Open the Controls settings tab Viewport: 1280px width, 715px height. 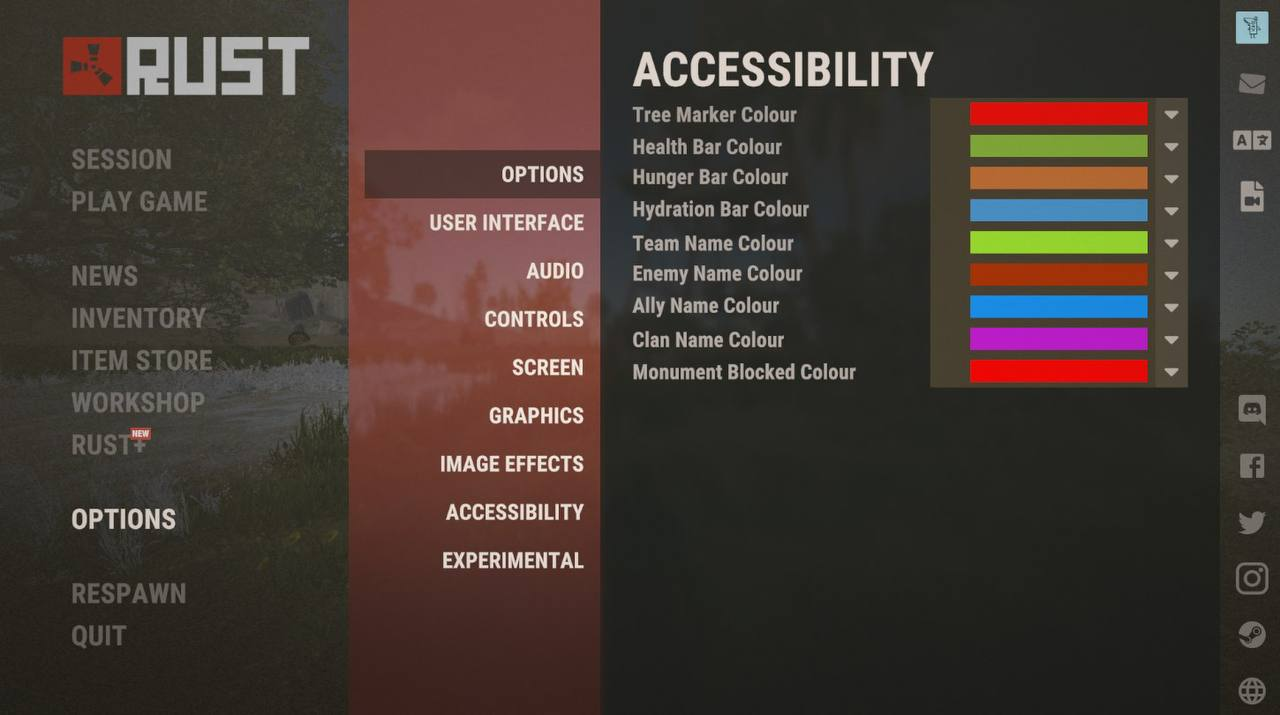coord(534,319)
